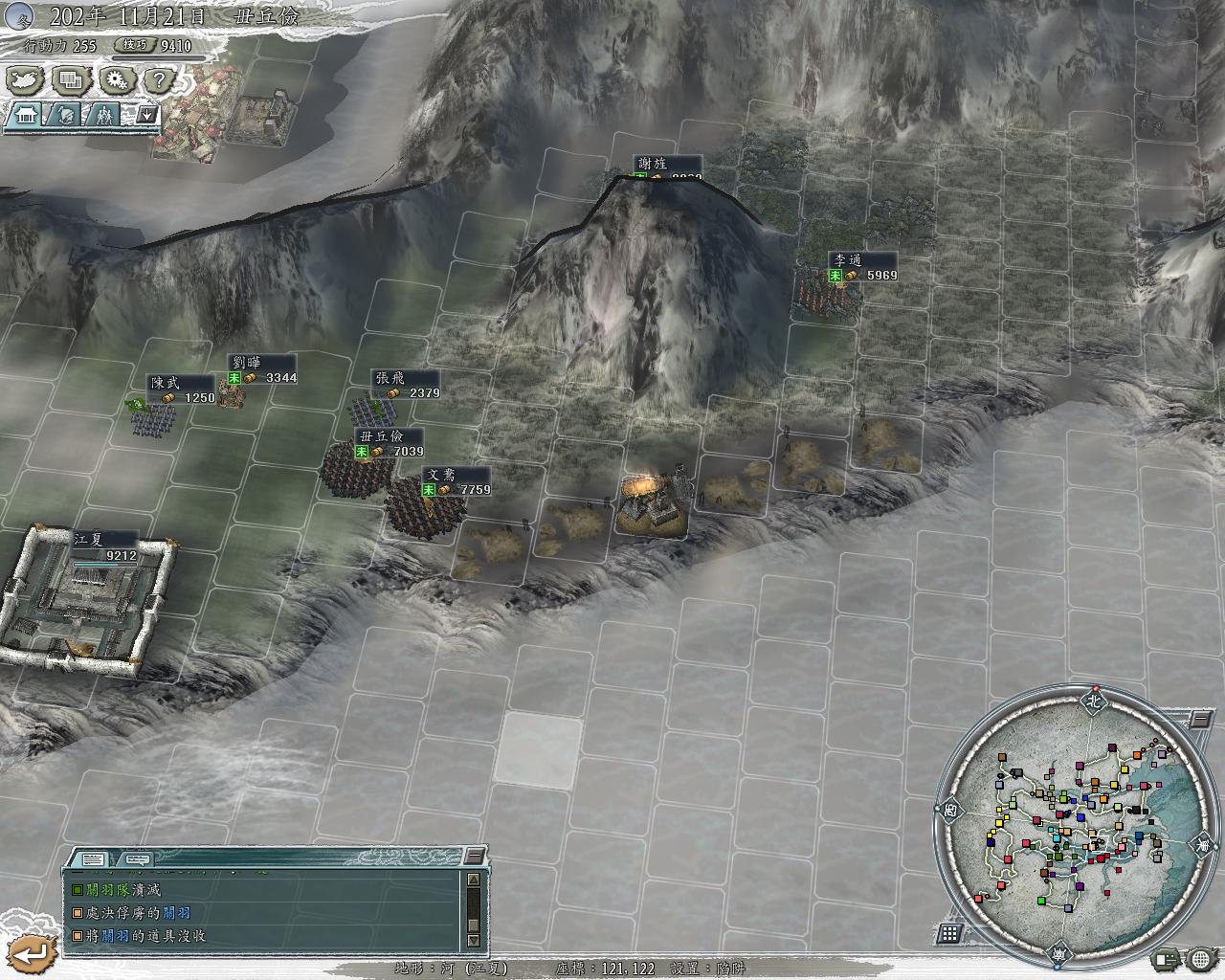Switch to the city building tab
This screenshot has width=1225, height=980.
[x=26, y=115]
